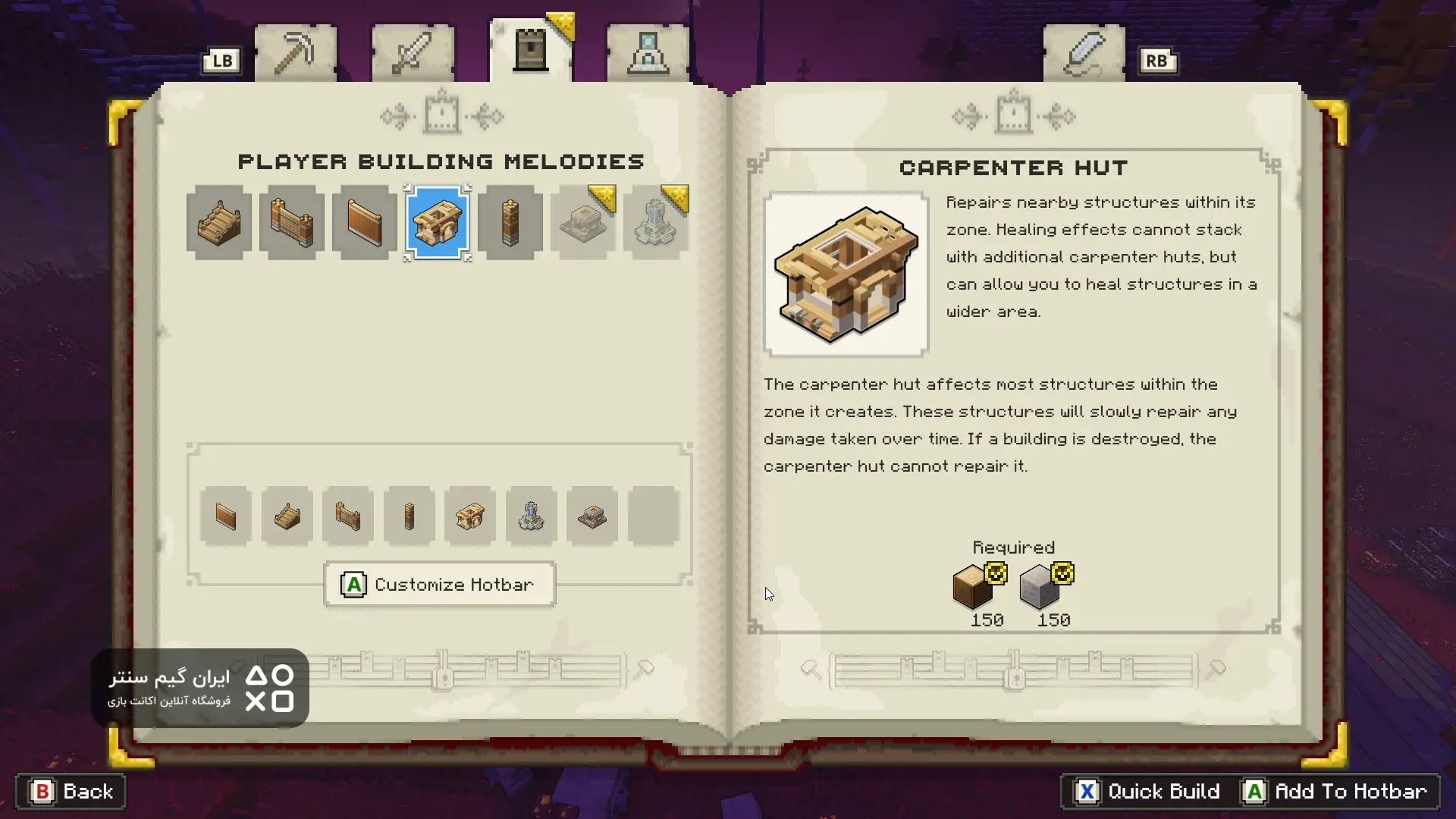Click Customize Hotbar
1456x819 pixels.
click(x=440, y=585)
